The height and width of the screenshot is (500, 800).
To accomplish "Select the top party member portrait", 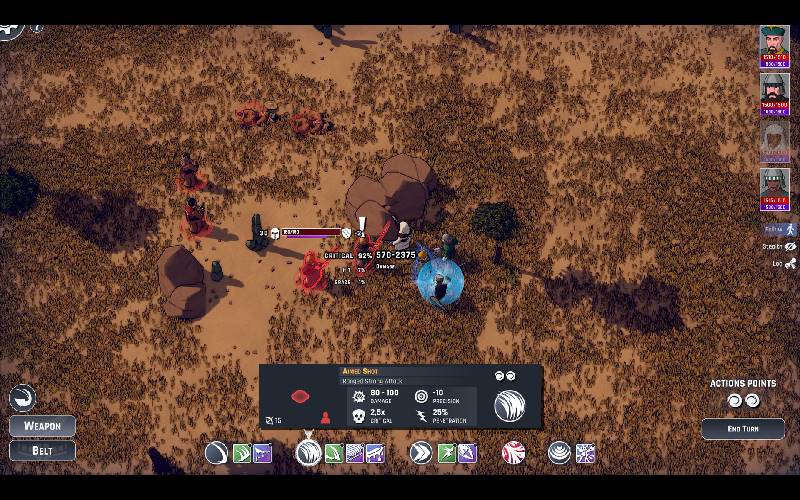I will (774, 46).
